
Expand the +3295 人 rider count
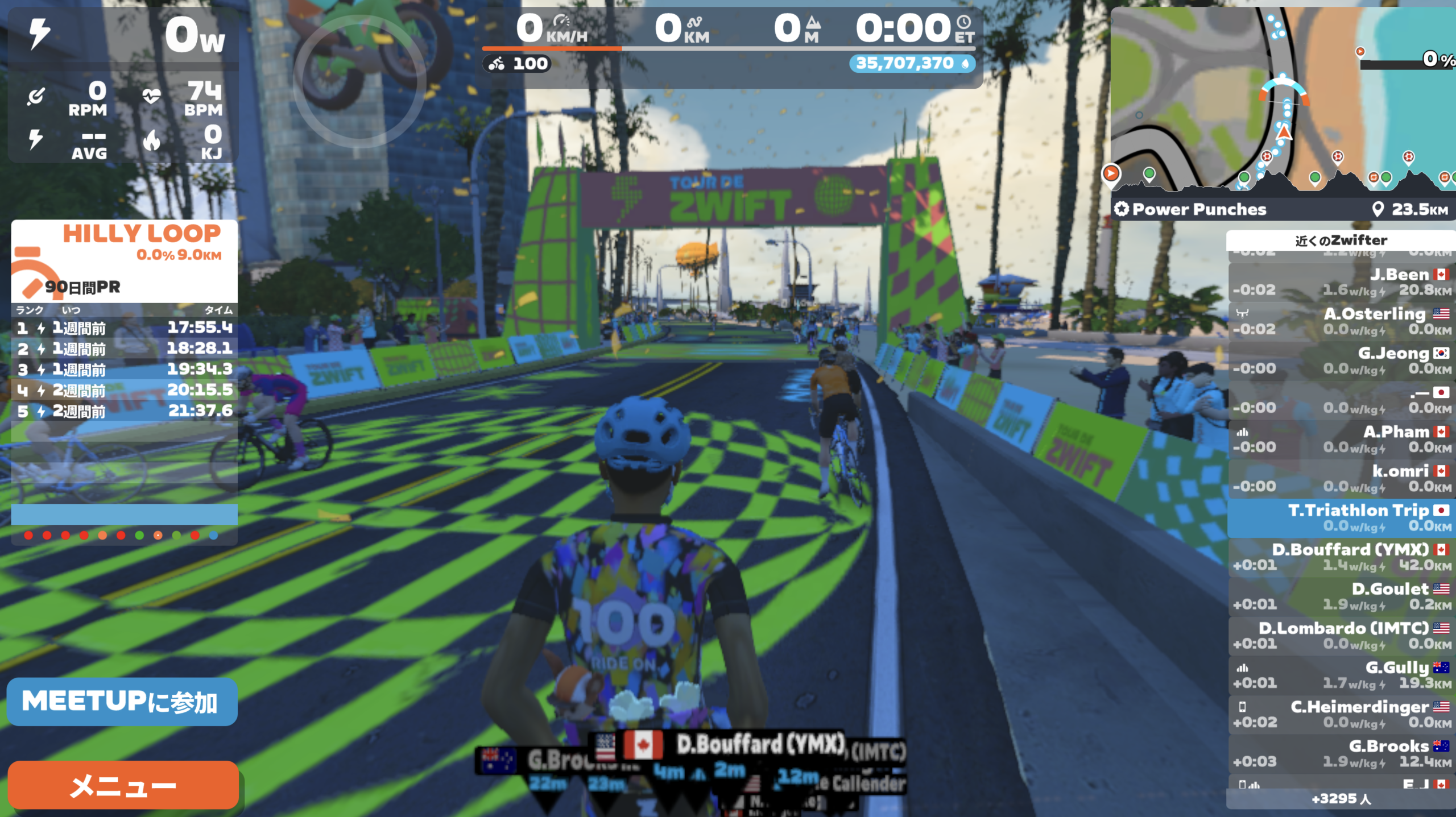(x=1341, y=799)
